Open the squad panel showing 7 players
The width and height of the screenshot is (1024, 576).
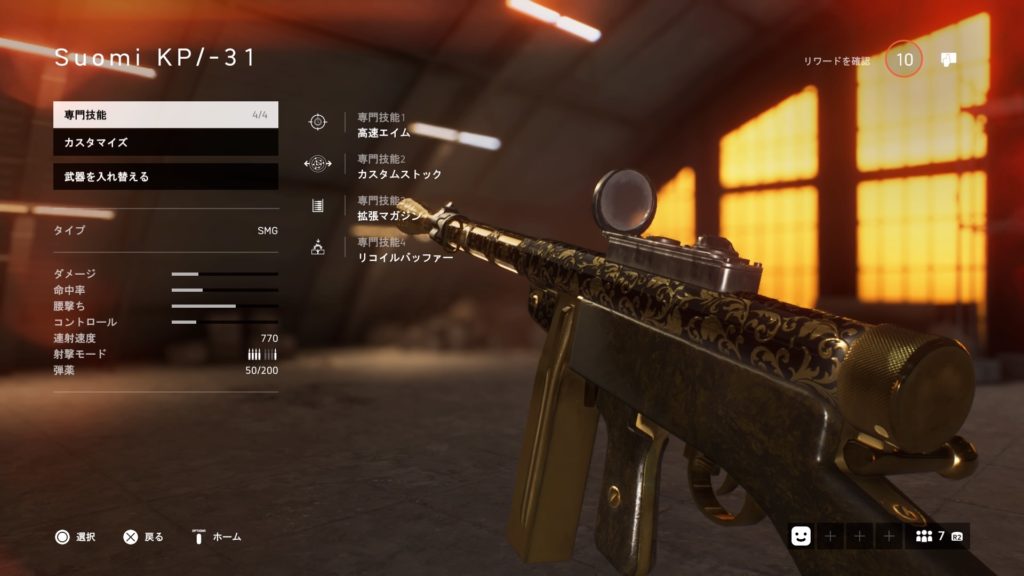pyautogui.click(x=937, y=536)
